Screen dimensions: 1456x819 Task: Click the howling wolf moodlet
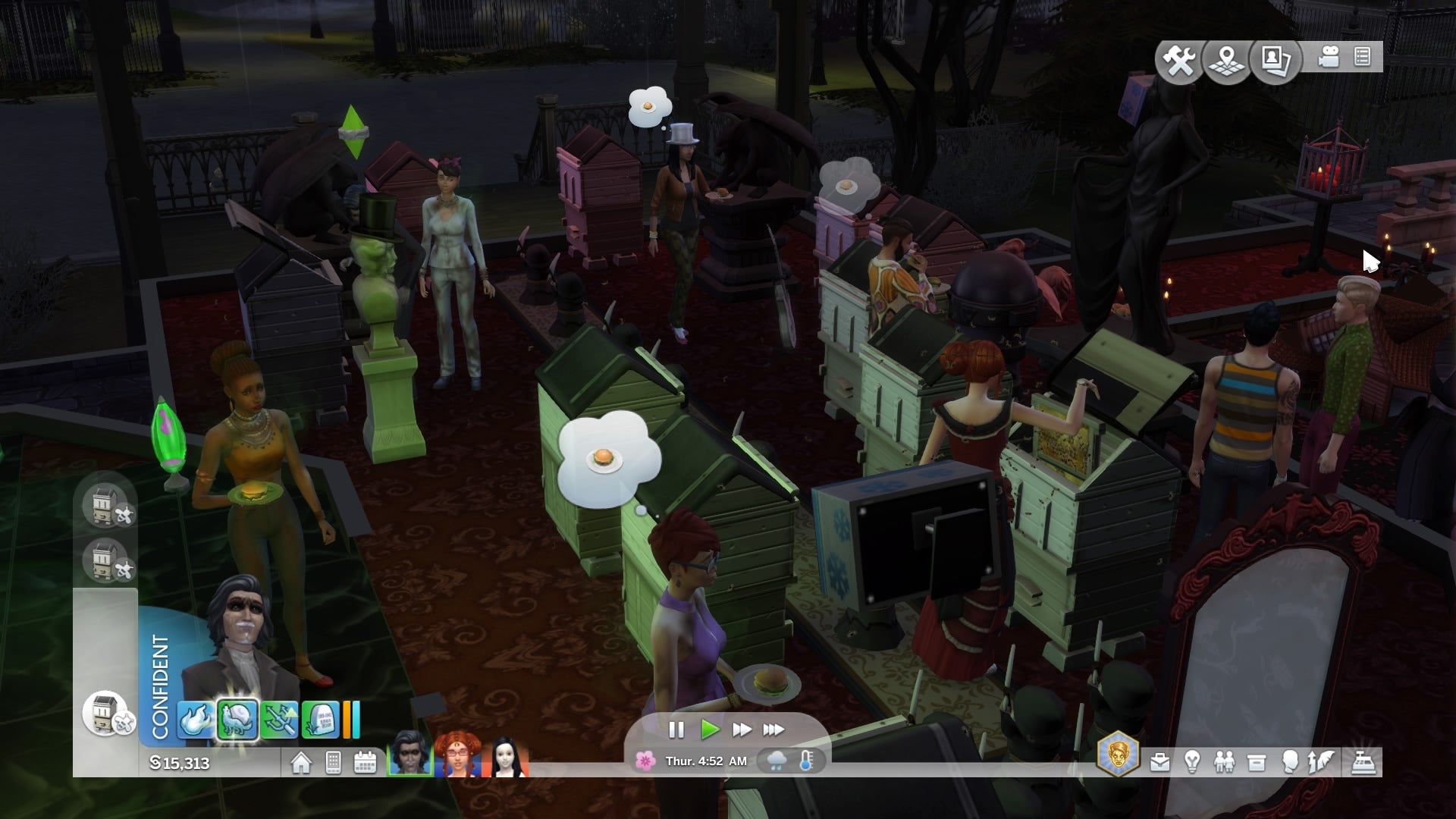(237, 719)
